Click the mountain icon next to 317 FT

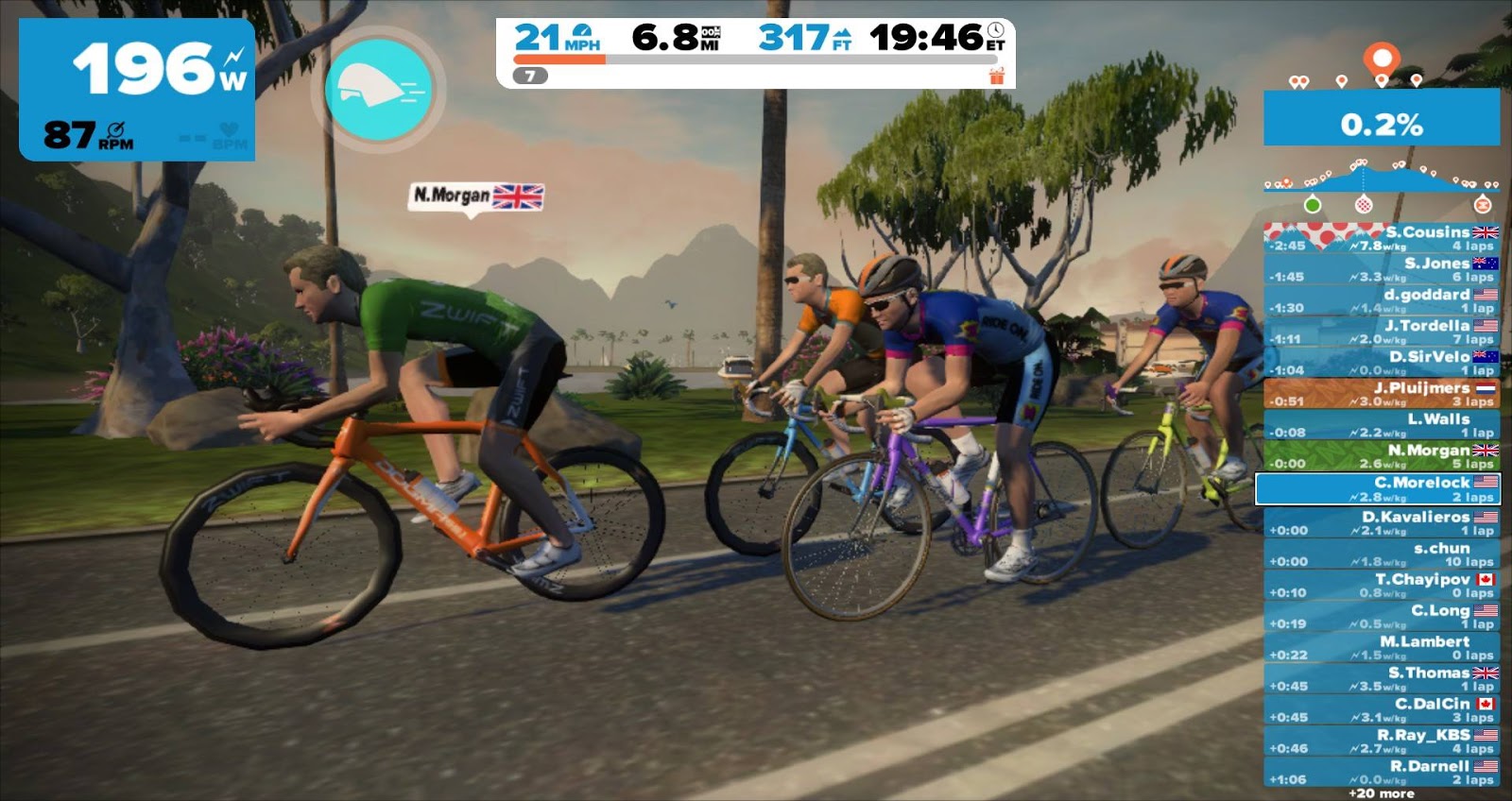844,34
